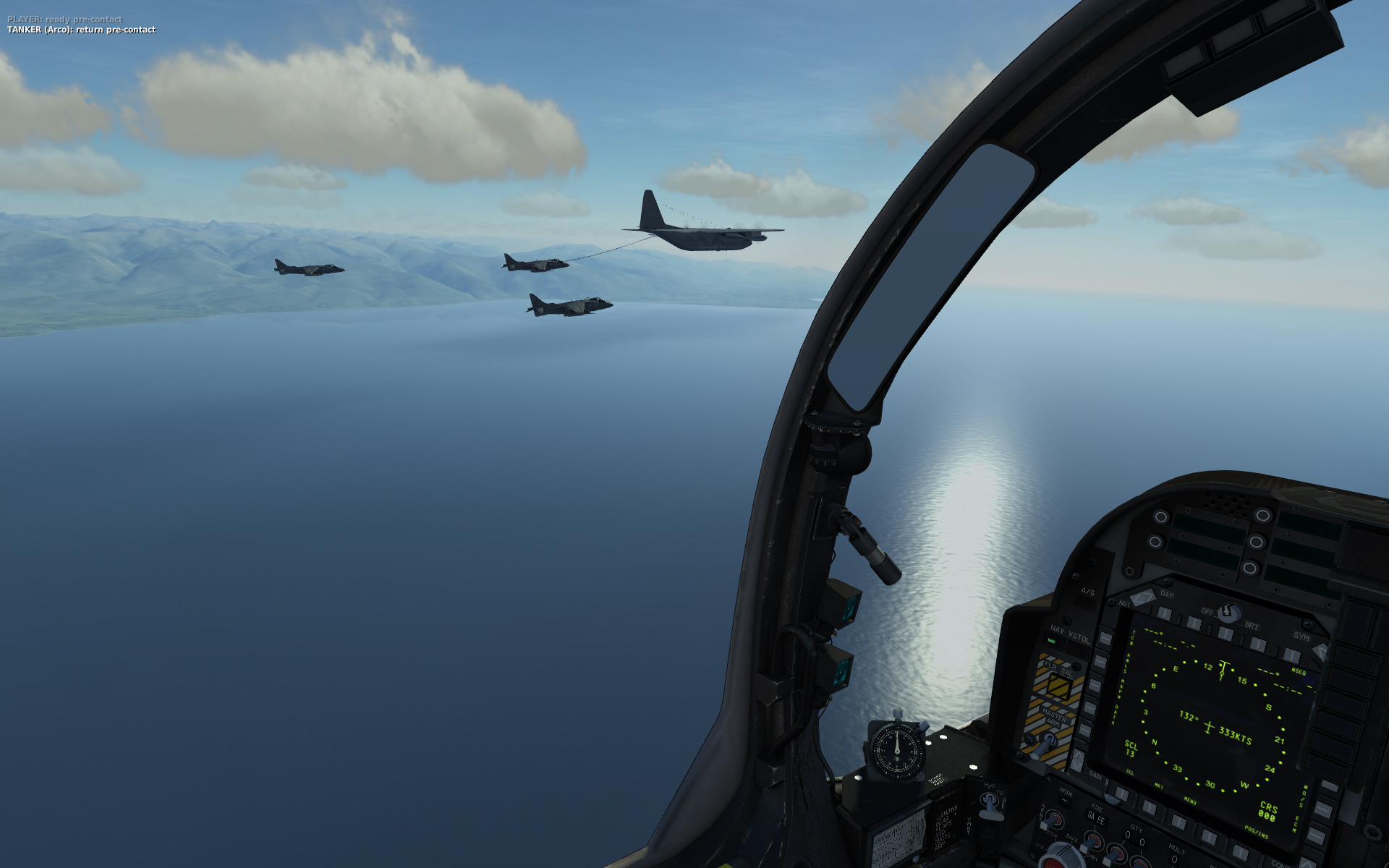The image size is (1389, 868).
Task: Adjust the GAIN rocker switch
Action: coord(1077,759)
